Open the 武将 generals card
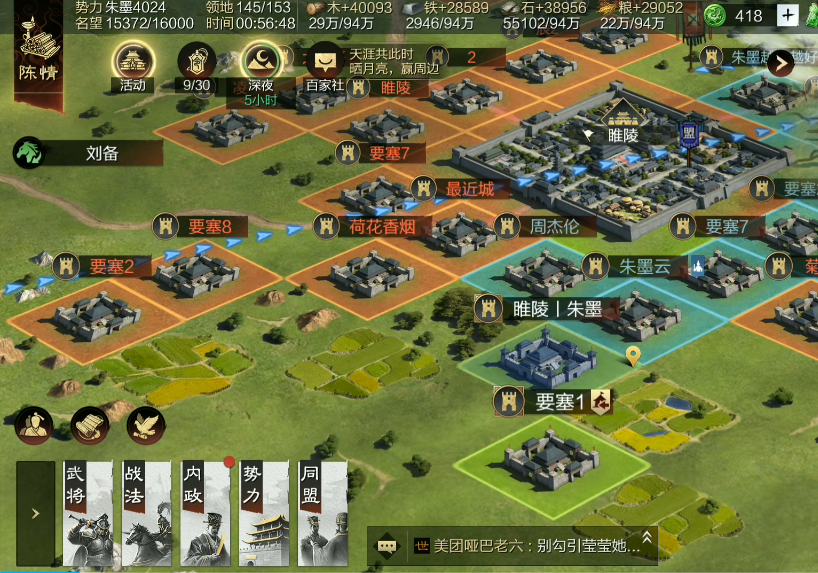Viewport: 818px width, 573px height. point(88,513)
